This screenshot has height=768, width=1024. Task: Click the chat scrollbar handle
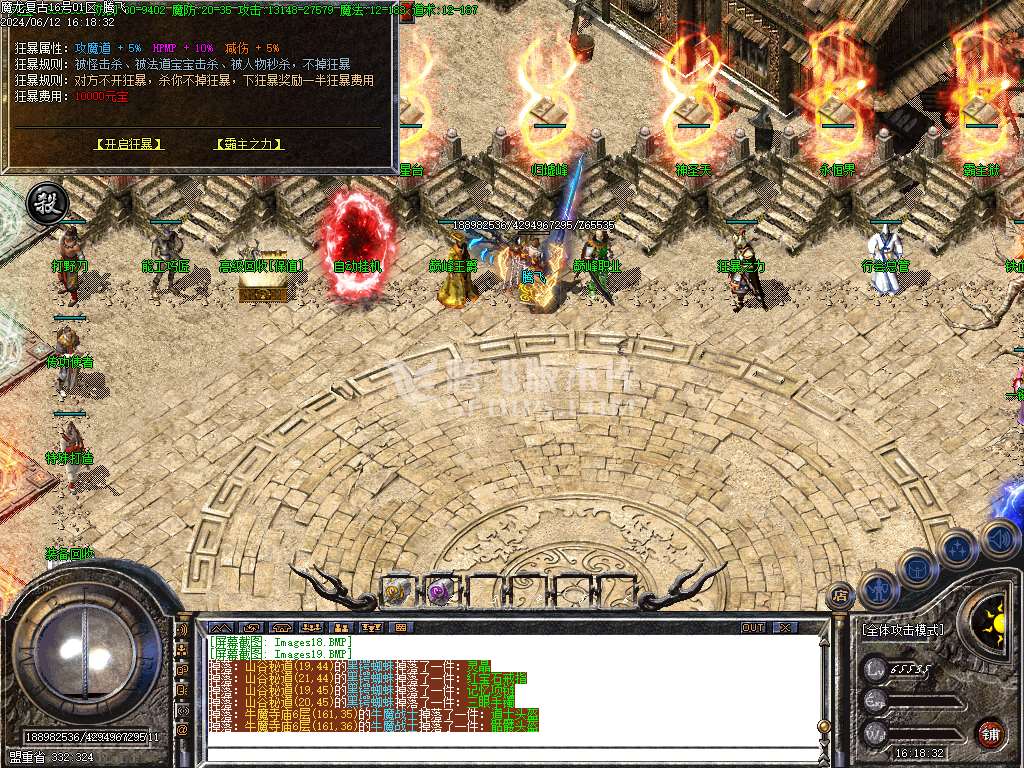(823, 727)
